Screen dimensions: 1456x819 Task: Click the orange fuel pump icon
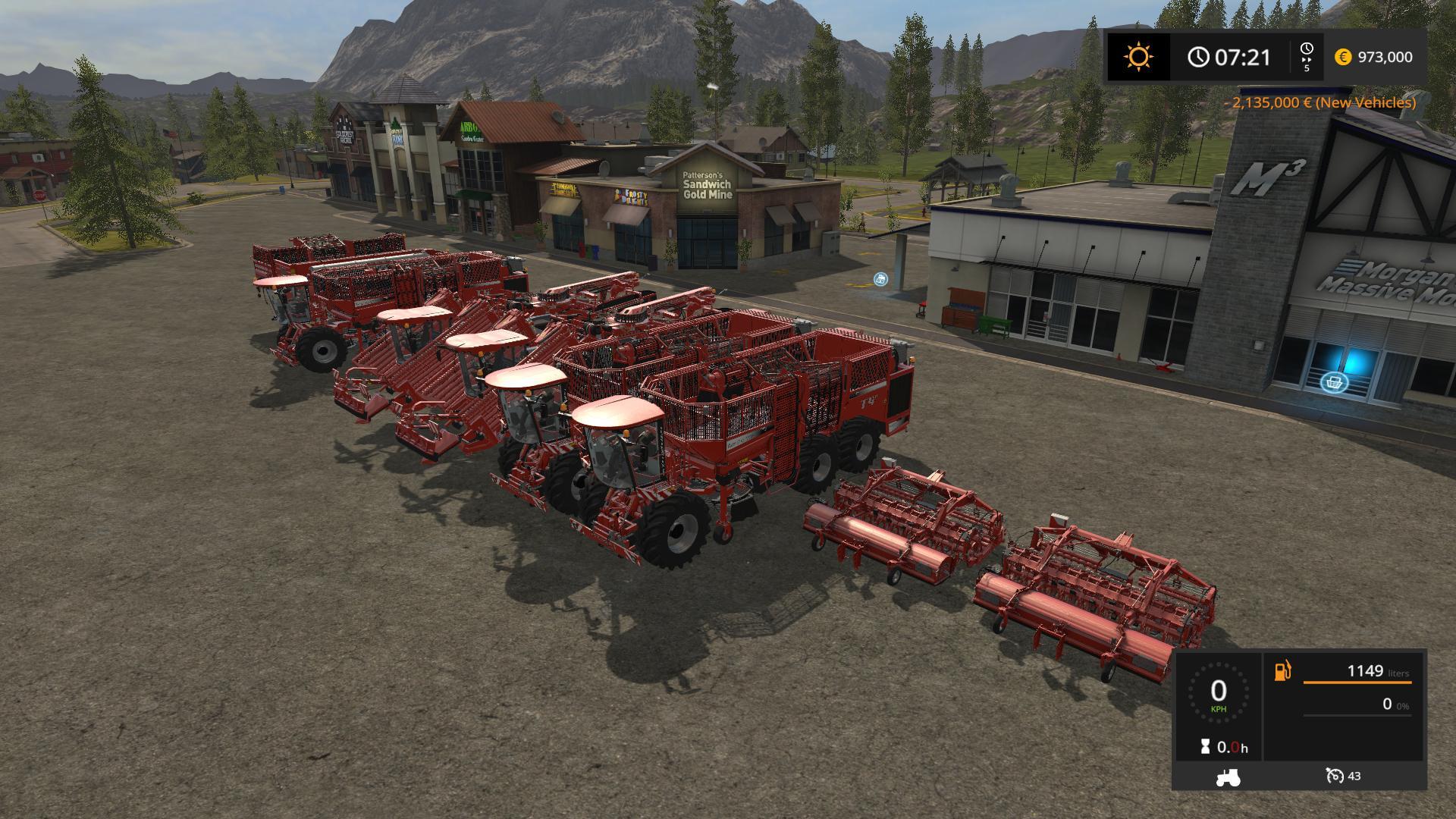(x=1282, y=671)
